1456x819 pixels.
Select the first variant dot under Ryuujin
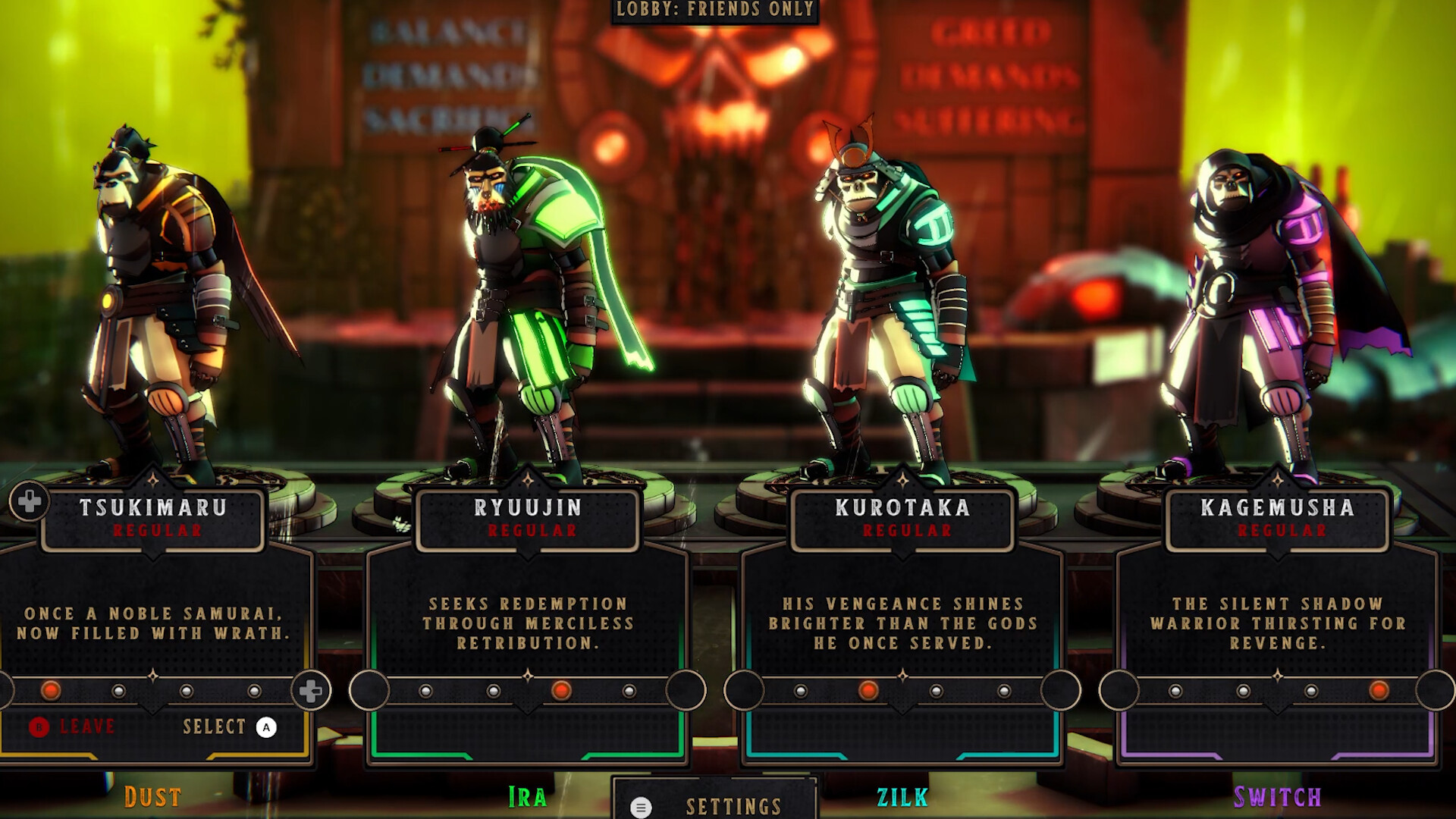425,691
